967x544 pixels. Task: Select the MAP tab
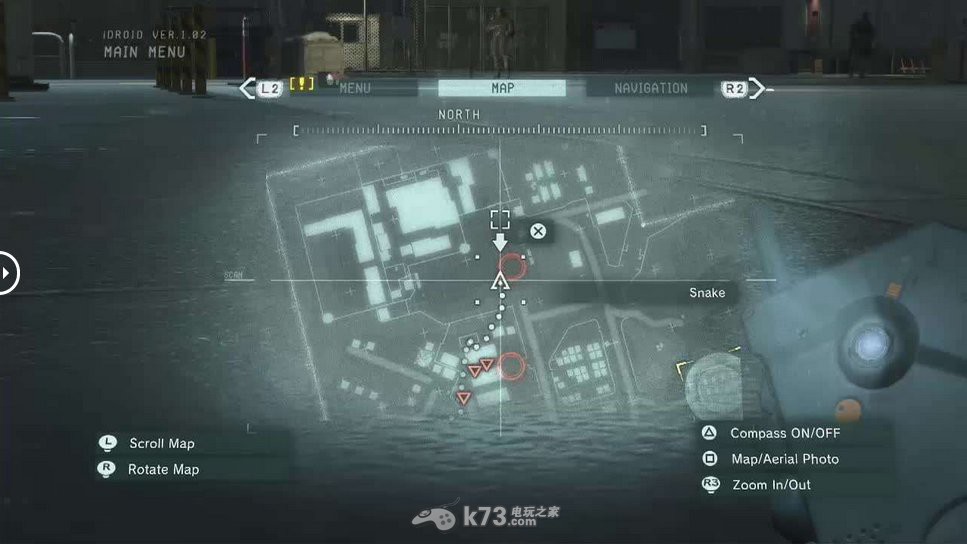[x=502, y=88]
